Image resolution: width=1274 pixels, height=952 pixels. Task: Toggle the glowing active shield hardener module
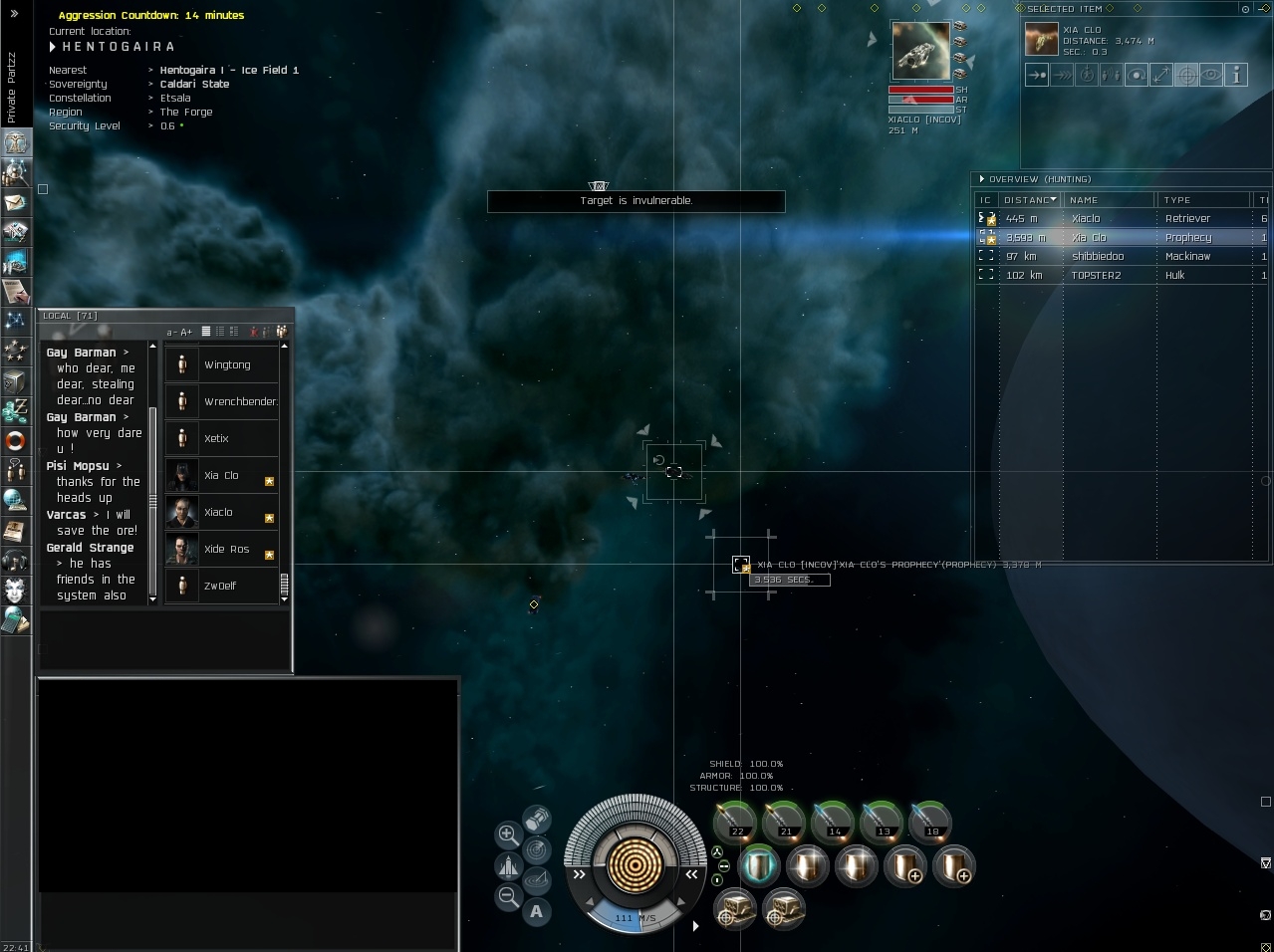pos(758,865)
